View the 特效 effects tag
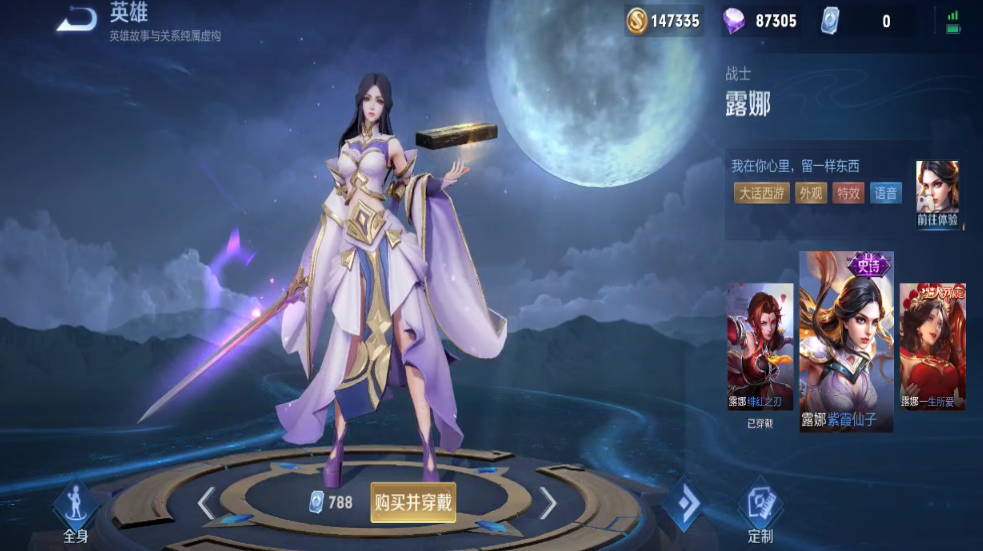 tap(849, 193)
